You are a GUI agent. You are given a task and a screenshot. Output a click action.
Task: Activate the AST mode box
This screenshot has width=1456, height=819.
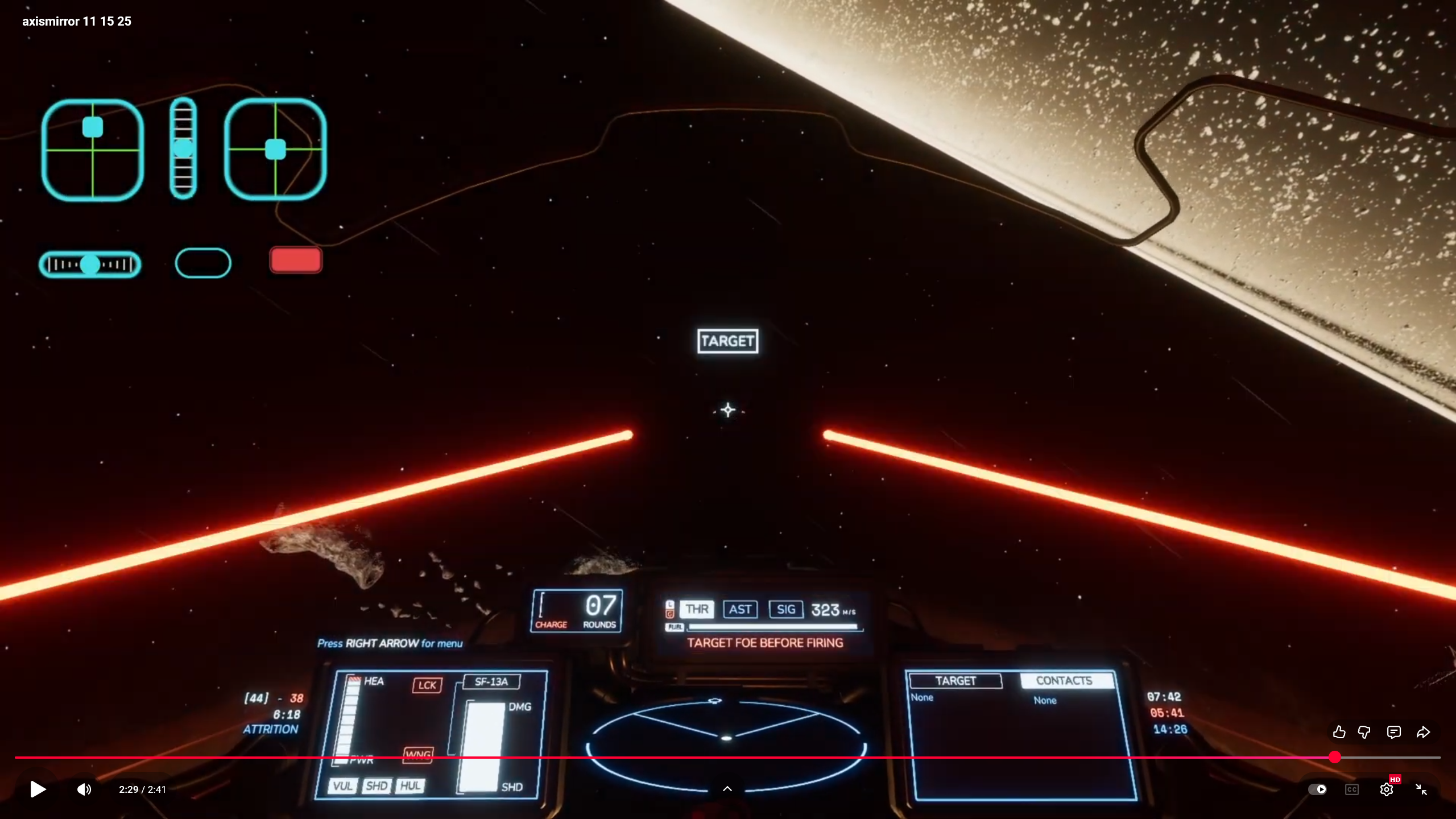pos(740,609)
